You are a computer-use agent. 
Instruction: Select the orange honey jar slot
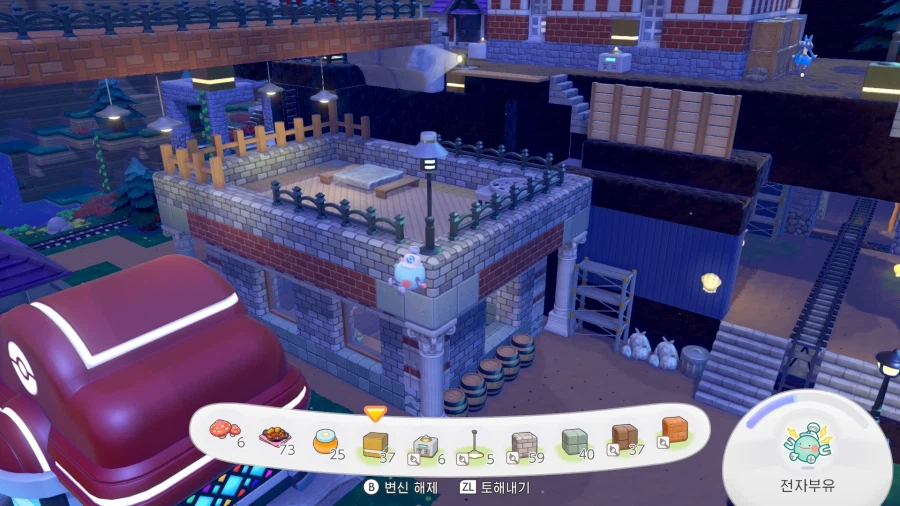coord(325,441)
